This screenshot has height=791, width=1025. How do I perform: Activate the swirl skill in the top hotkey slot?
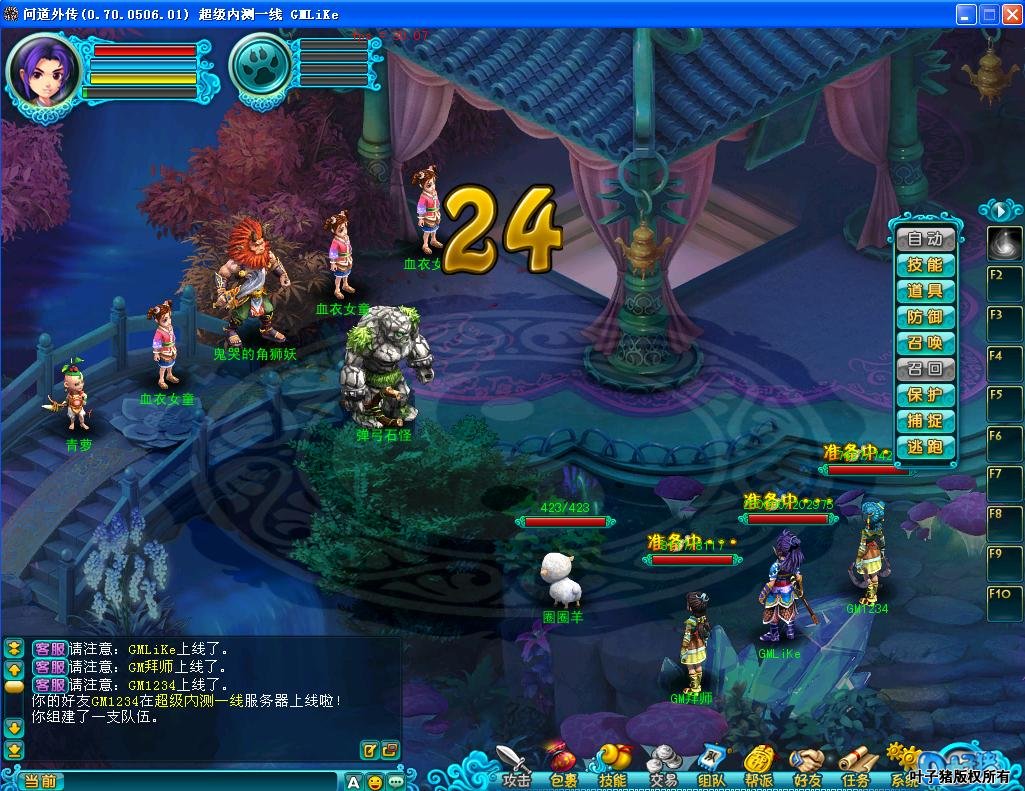click(x=1004, y=242)
